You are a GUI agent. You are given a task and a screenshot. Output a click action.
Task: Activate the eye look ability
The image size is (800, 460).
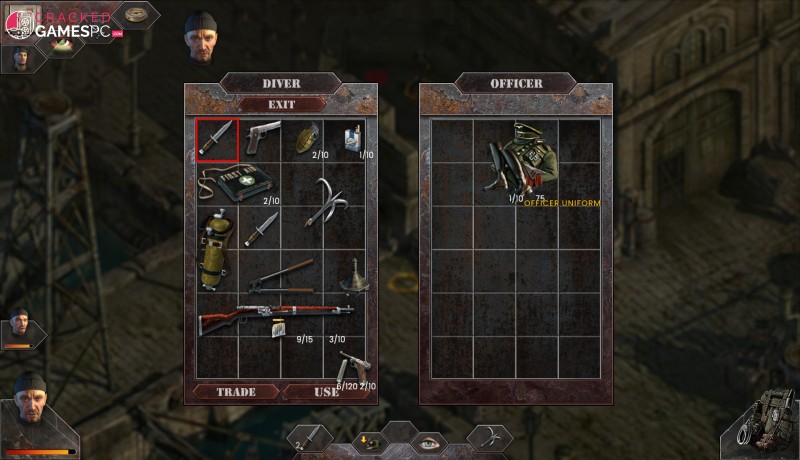430,441
